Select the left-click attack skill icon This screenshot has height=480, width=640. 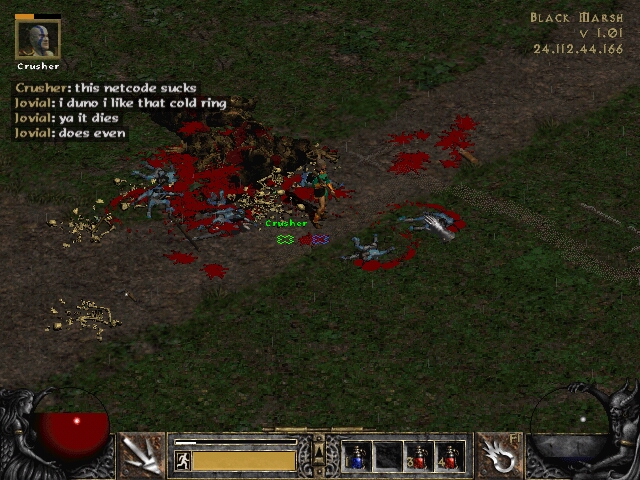click(142, 455)
